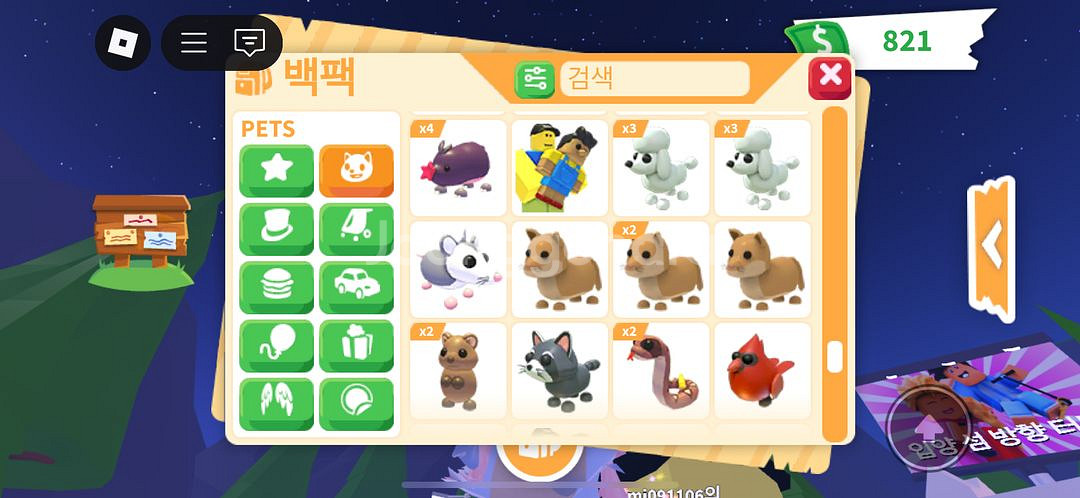Viewport: 1080px width, 498px height.
Task: Open the Roblox logo menu
Action: point(122,43)
